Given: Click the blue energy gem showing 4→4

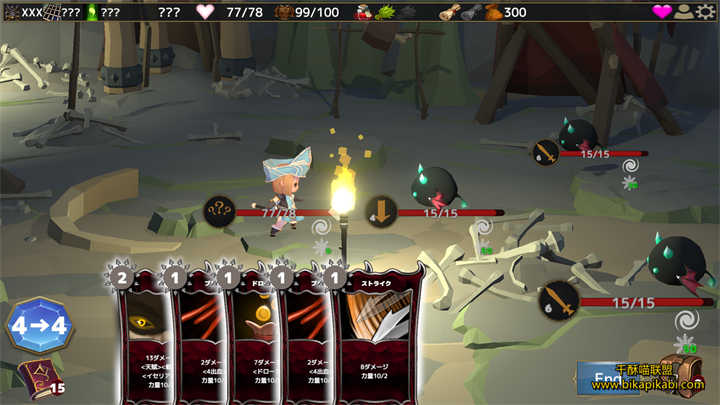Looking at the screenshot, I should [x=40, y=326].
